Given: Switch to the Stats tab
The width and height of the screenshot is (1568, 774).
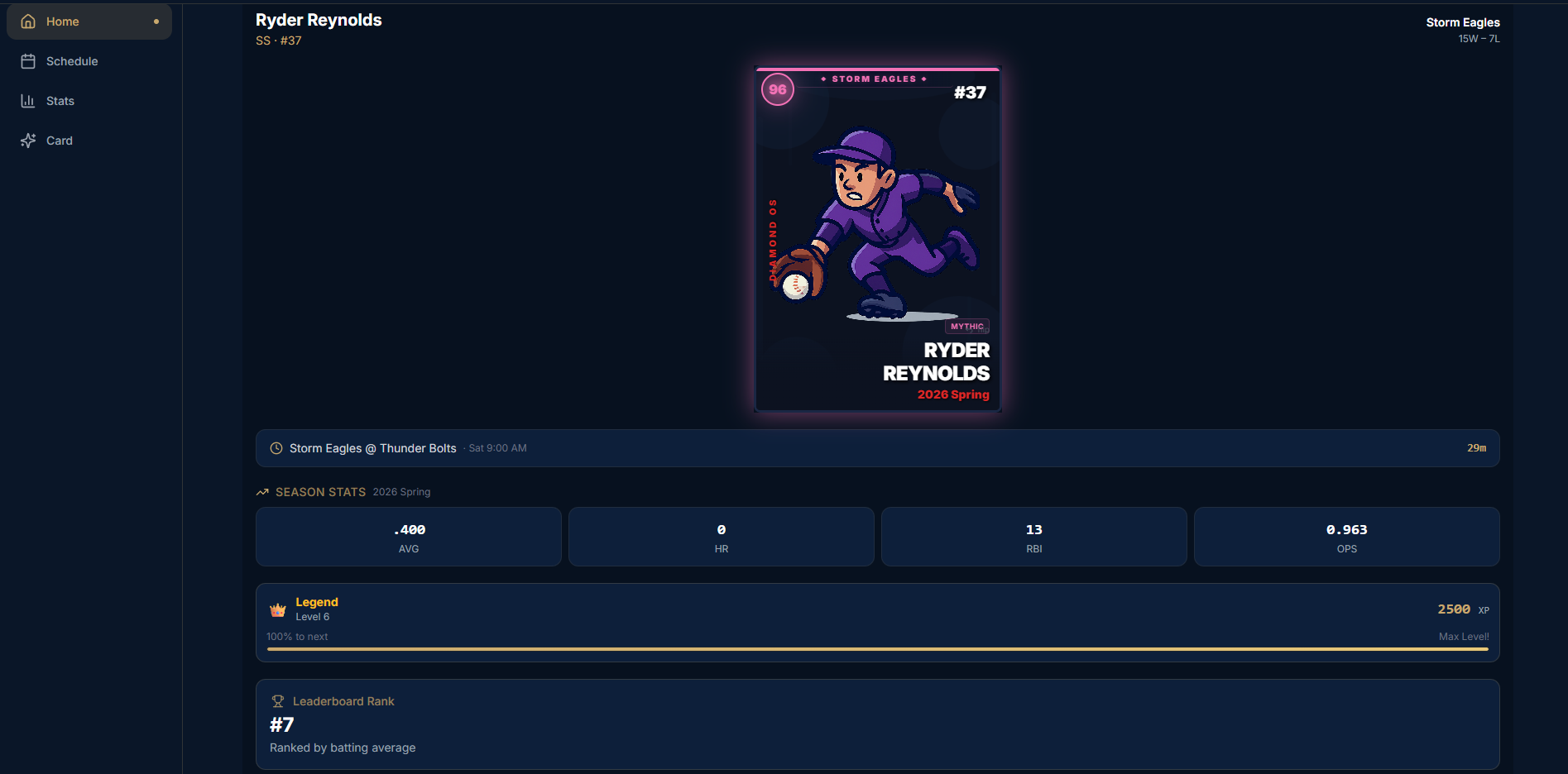Looking at the screenshot, I should click(60, 100).
